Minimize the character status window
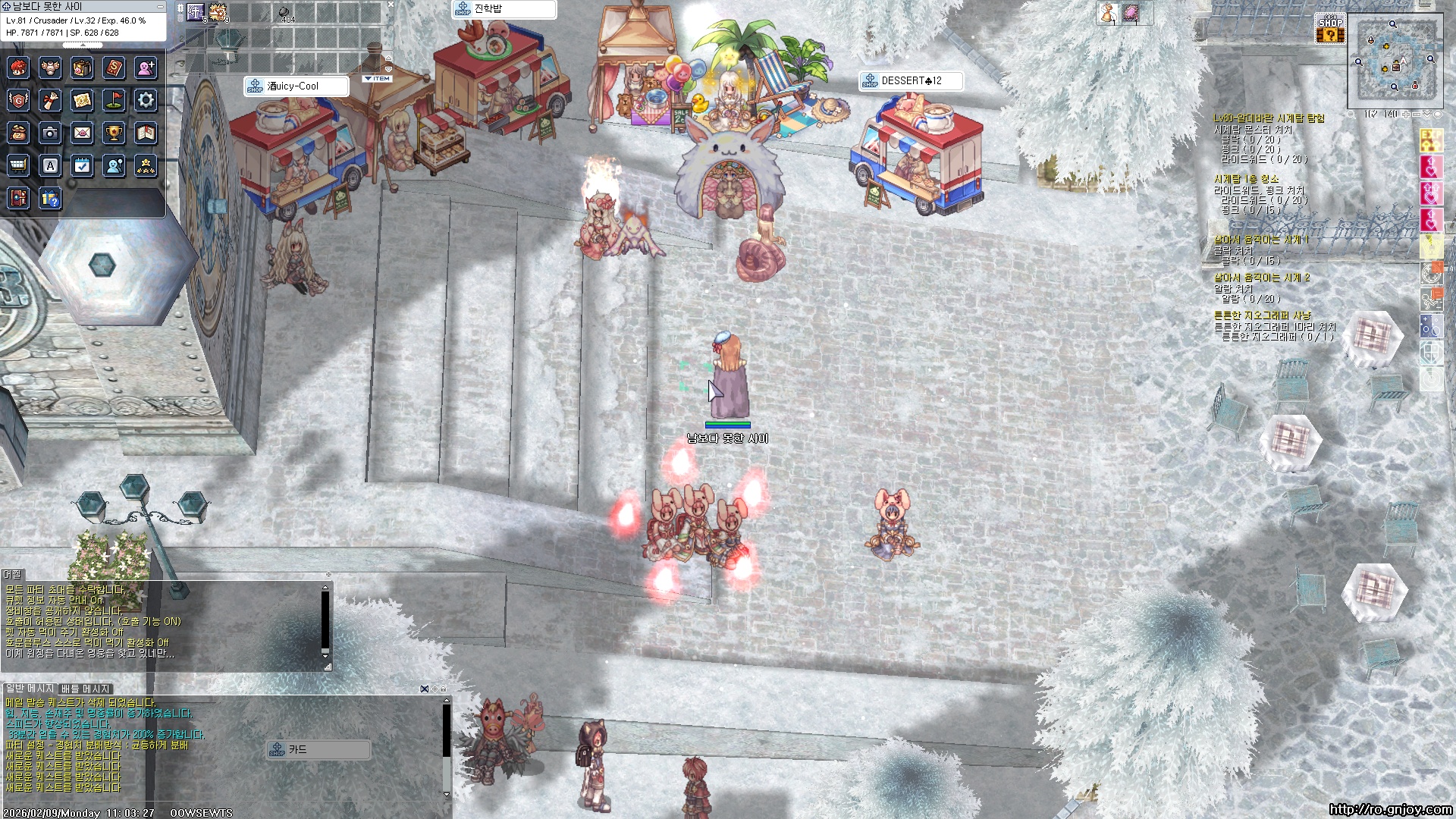1456x819 pixels. [x=159, y=6]
